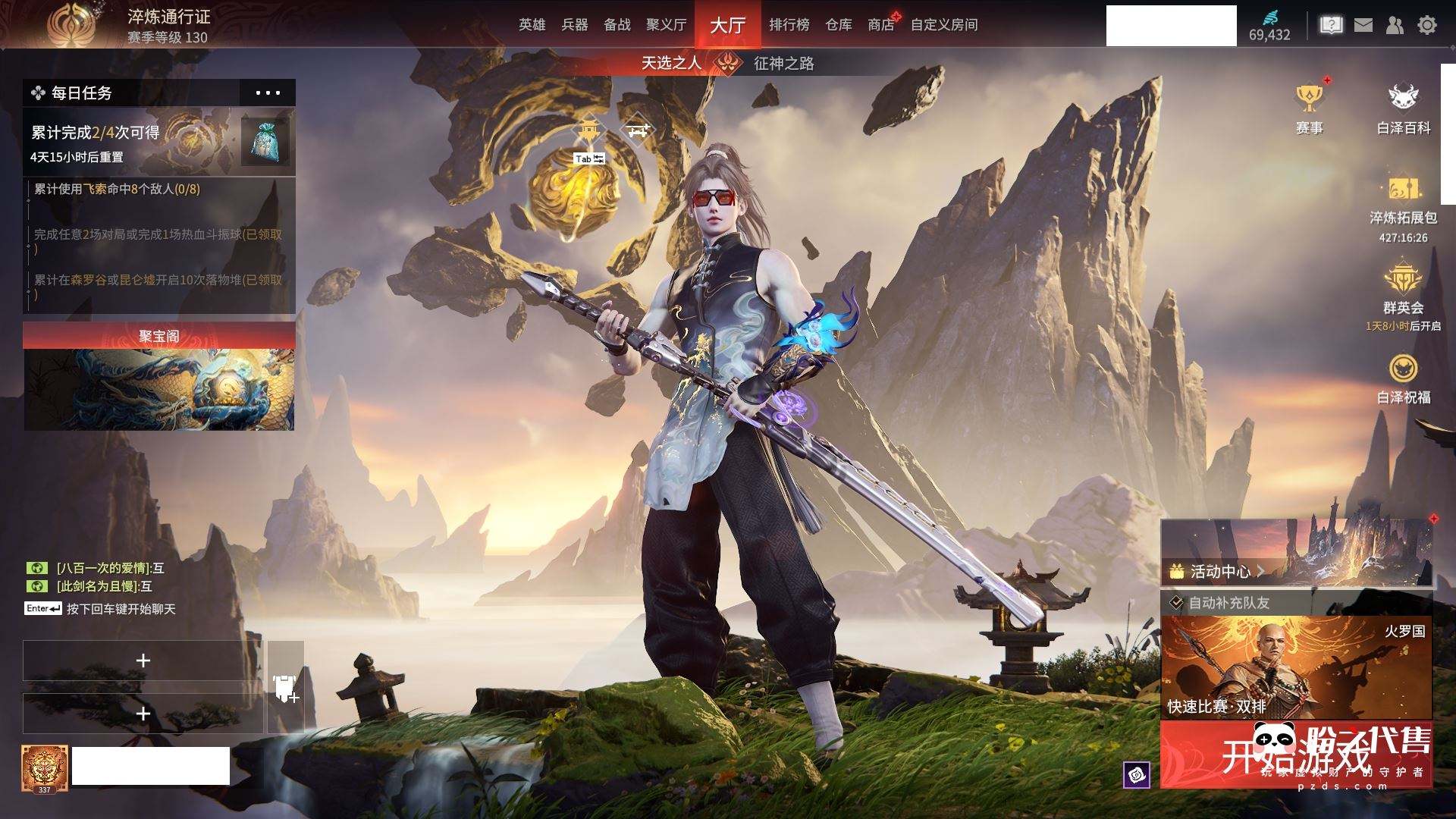Expand daily tasks three-dot menu
This screenshot has width=1456, height=819.
coord(268,93)
